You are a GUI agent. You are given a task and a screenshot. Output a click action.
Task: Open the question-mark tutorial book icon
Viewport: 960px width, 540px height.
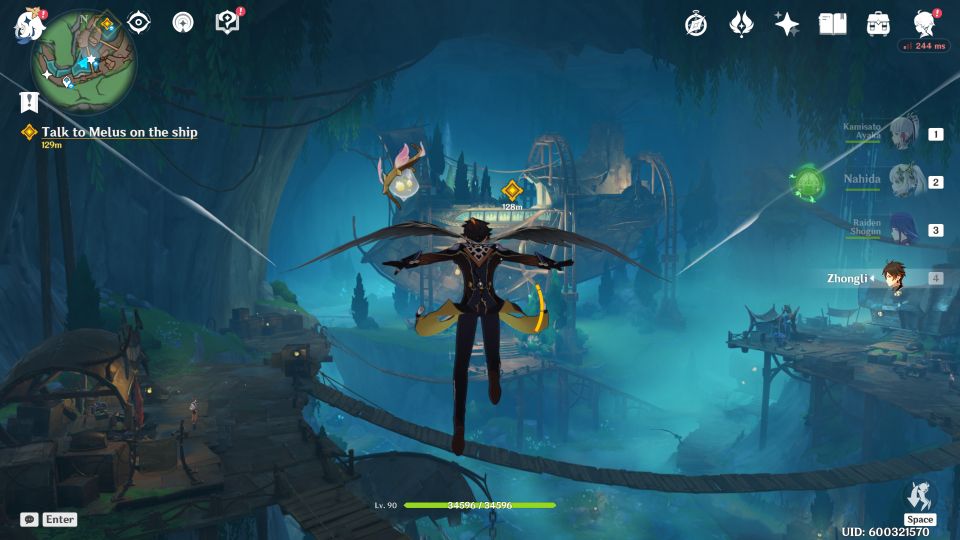227,22
